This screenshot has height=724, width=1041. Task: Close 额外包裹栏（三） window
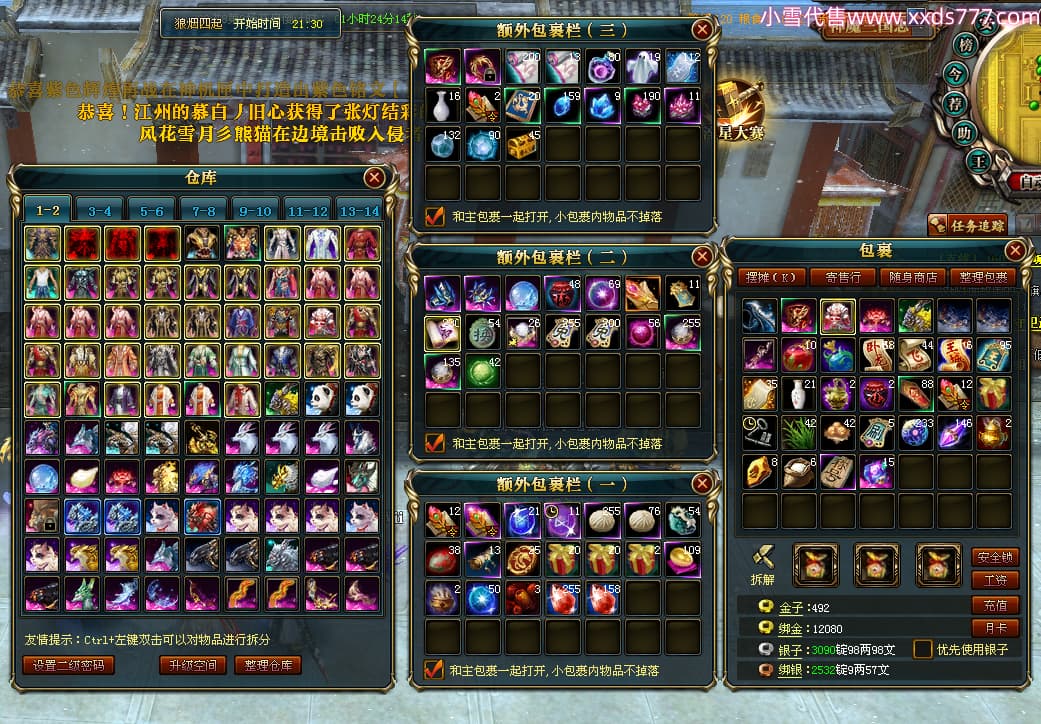click(702, 29)
